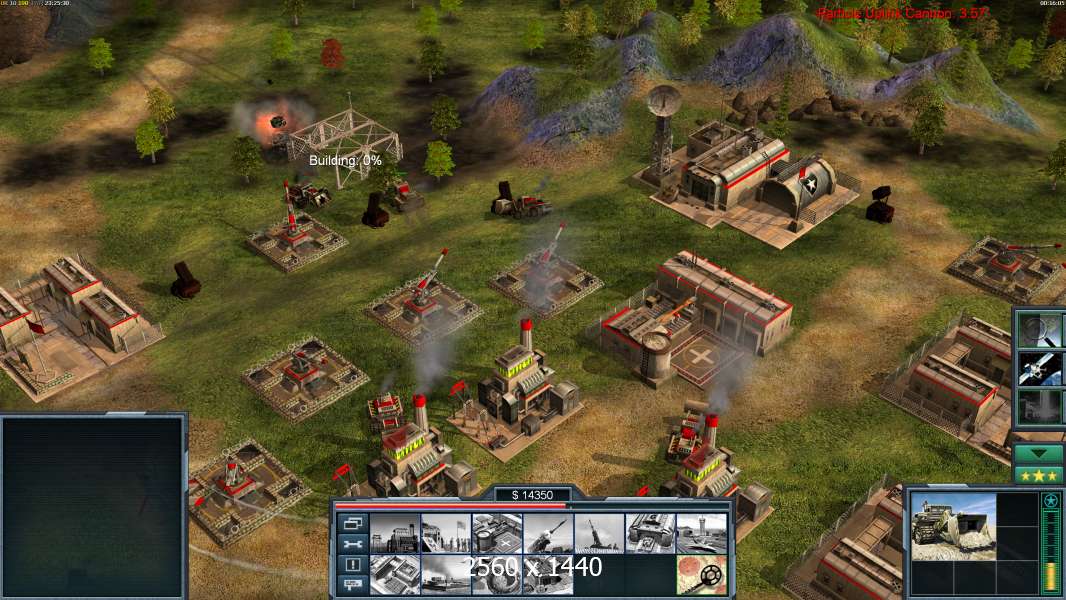Select the Barracks with flag build icon

pyautogui.click(x=445, y=533)
